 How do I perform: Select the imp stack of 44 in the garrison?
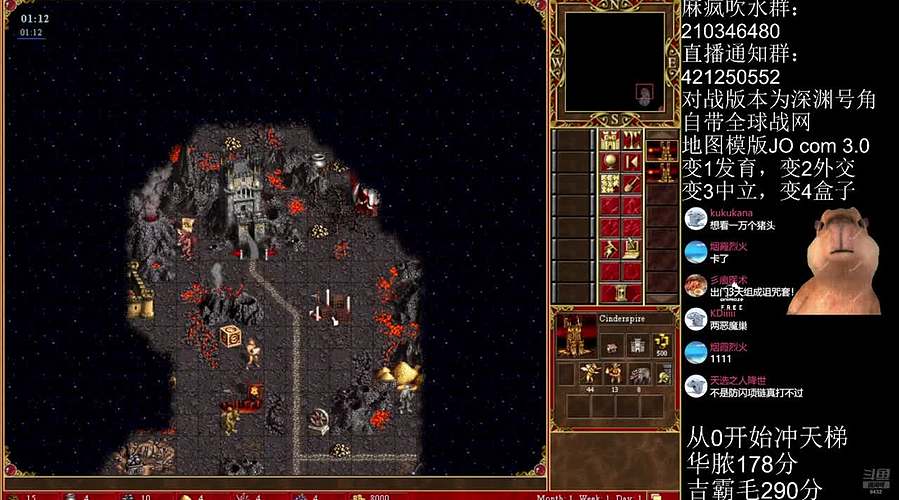pyautogui.click(x=589, y=375)
